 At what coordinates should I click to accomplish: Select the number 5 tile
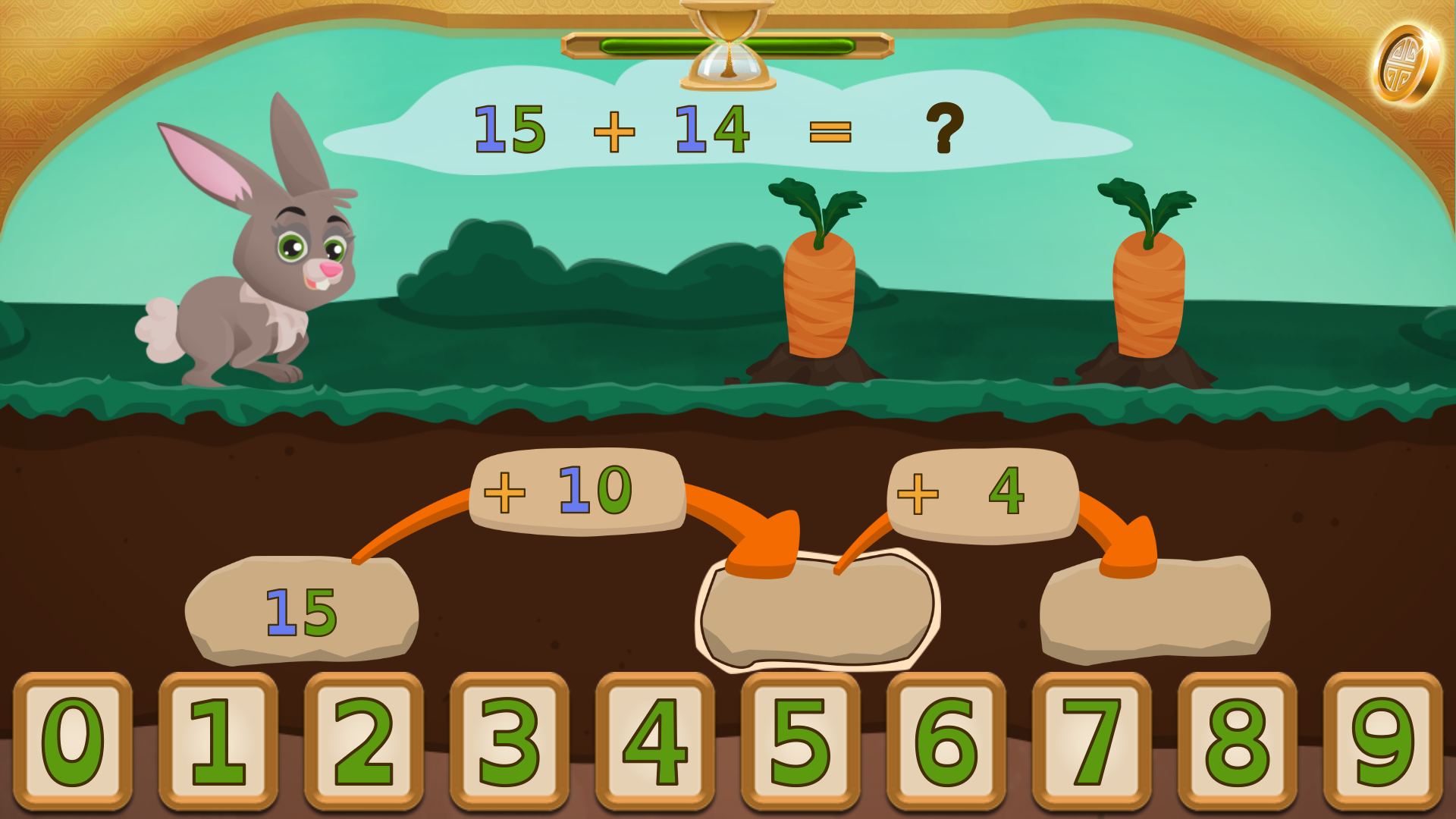(x=801, y=741)
